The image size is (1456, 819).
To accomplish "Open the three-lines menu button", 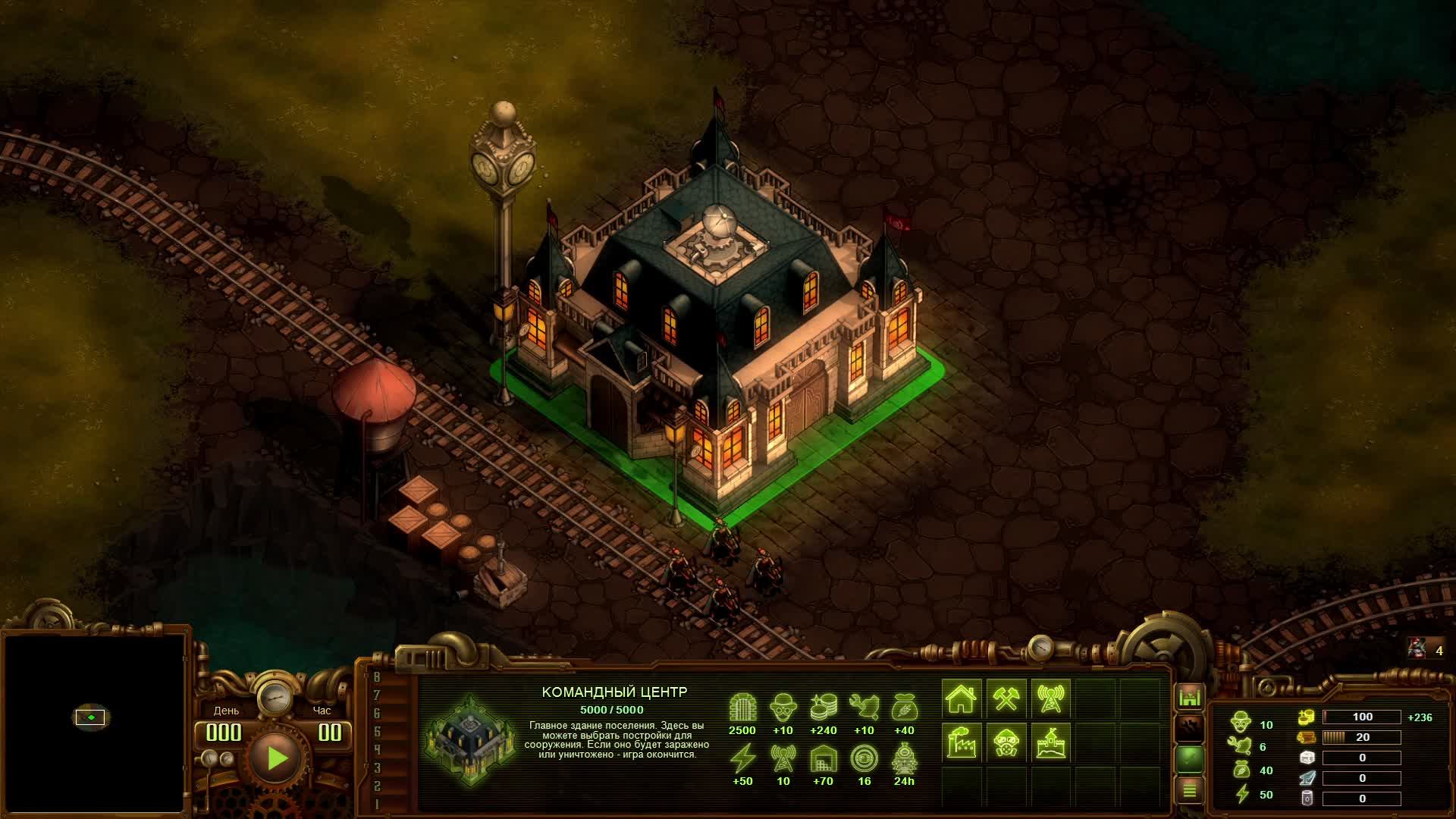I will click(x=1189, y=791).
